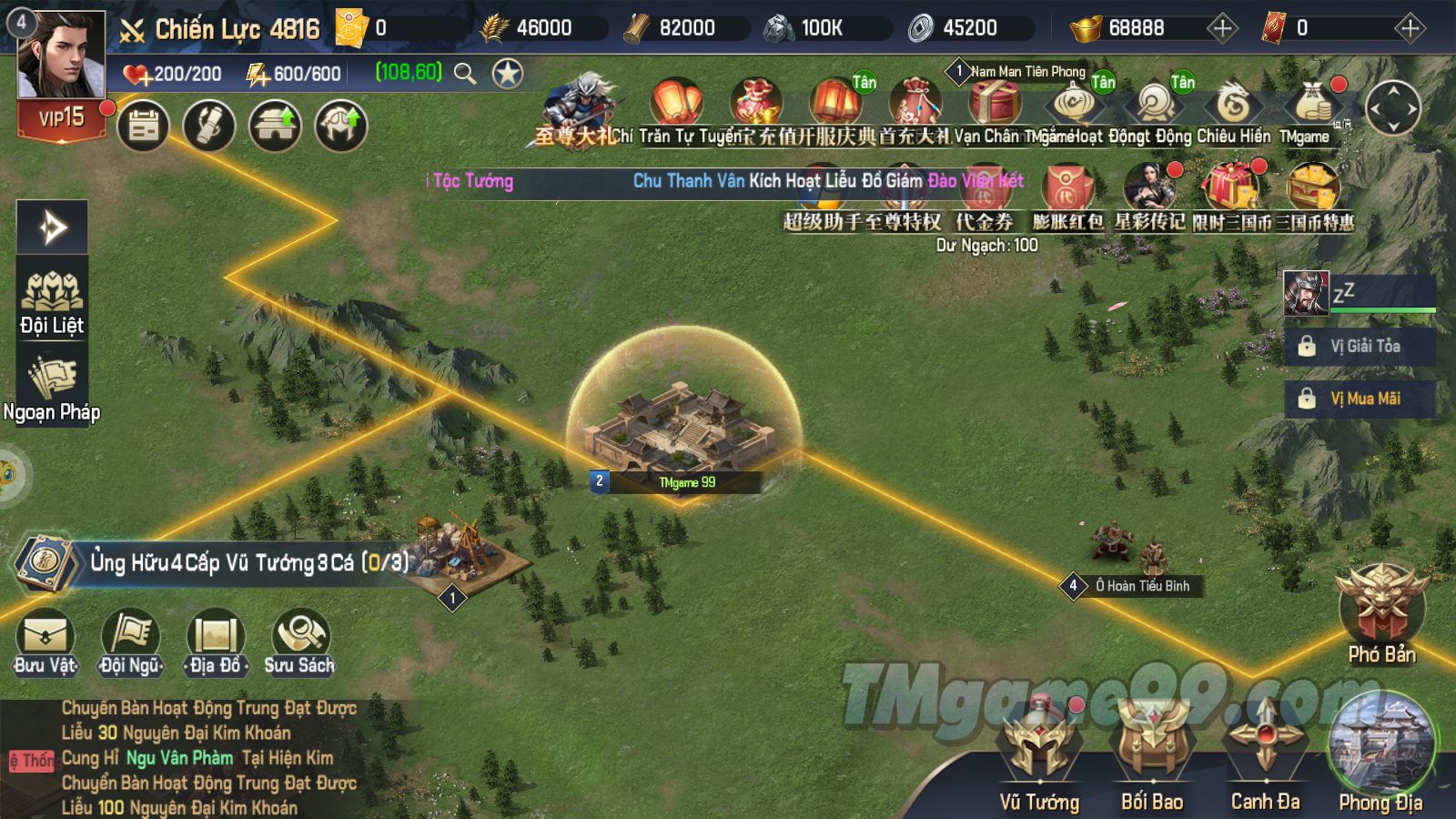
Task: Add gold ingots with the plus button
Action: tap(1222, 28)
